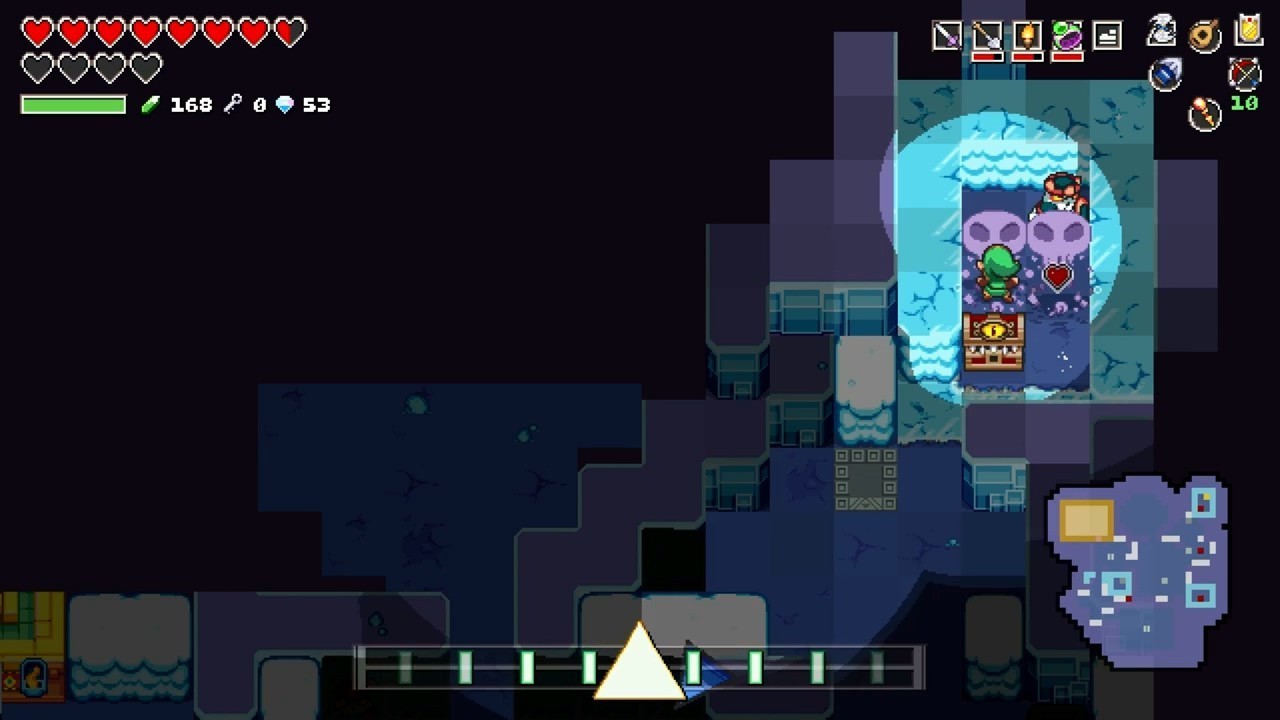Use the blue drill item
This screenshot has height=720, width=1280.
1165,74
